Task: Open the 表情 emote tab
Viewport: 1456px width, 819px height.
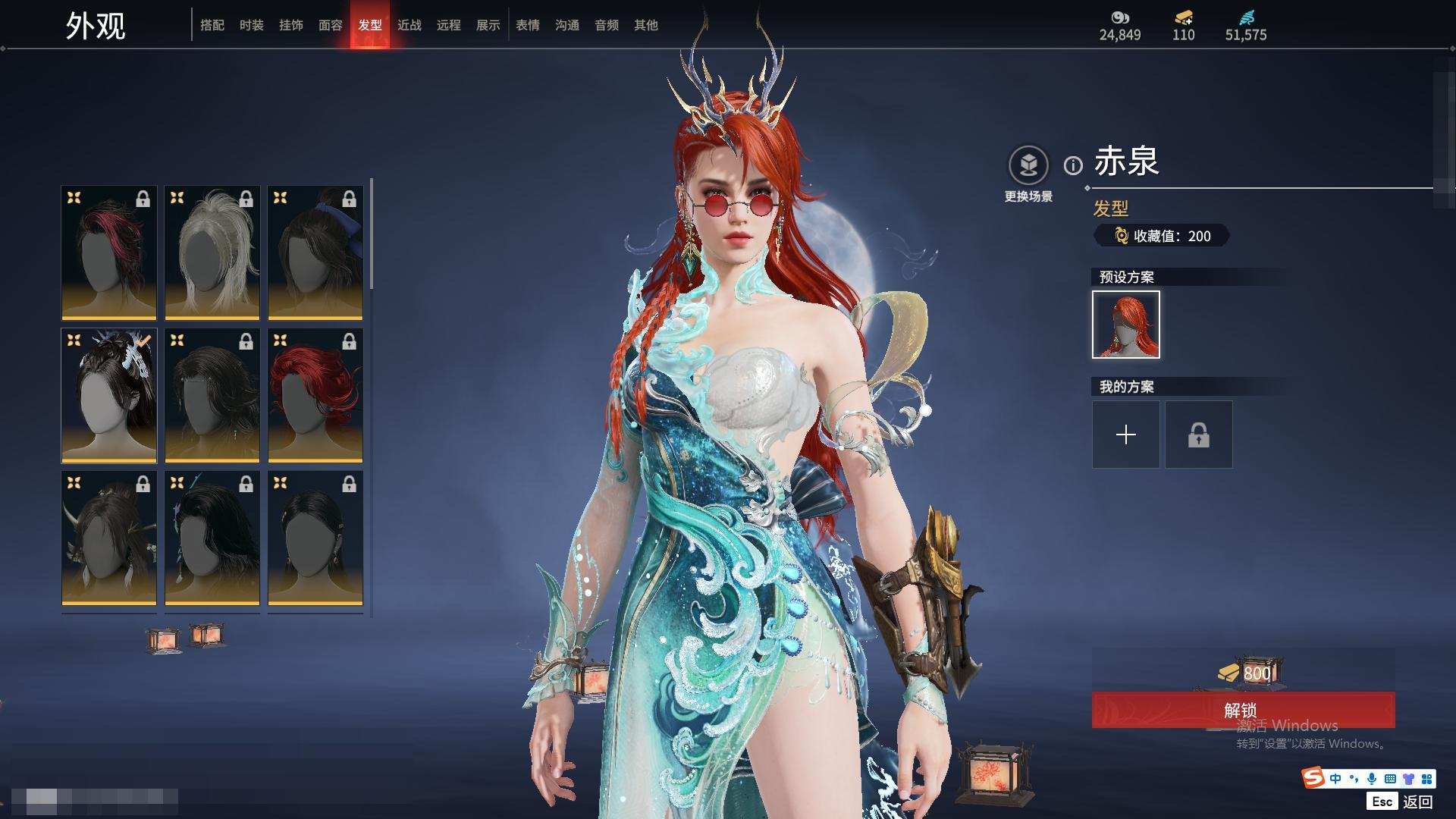Action: point(528,25)
